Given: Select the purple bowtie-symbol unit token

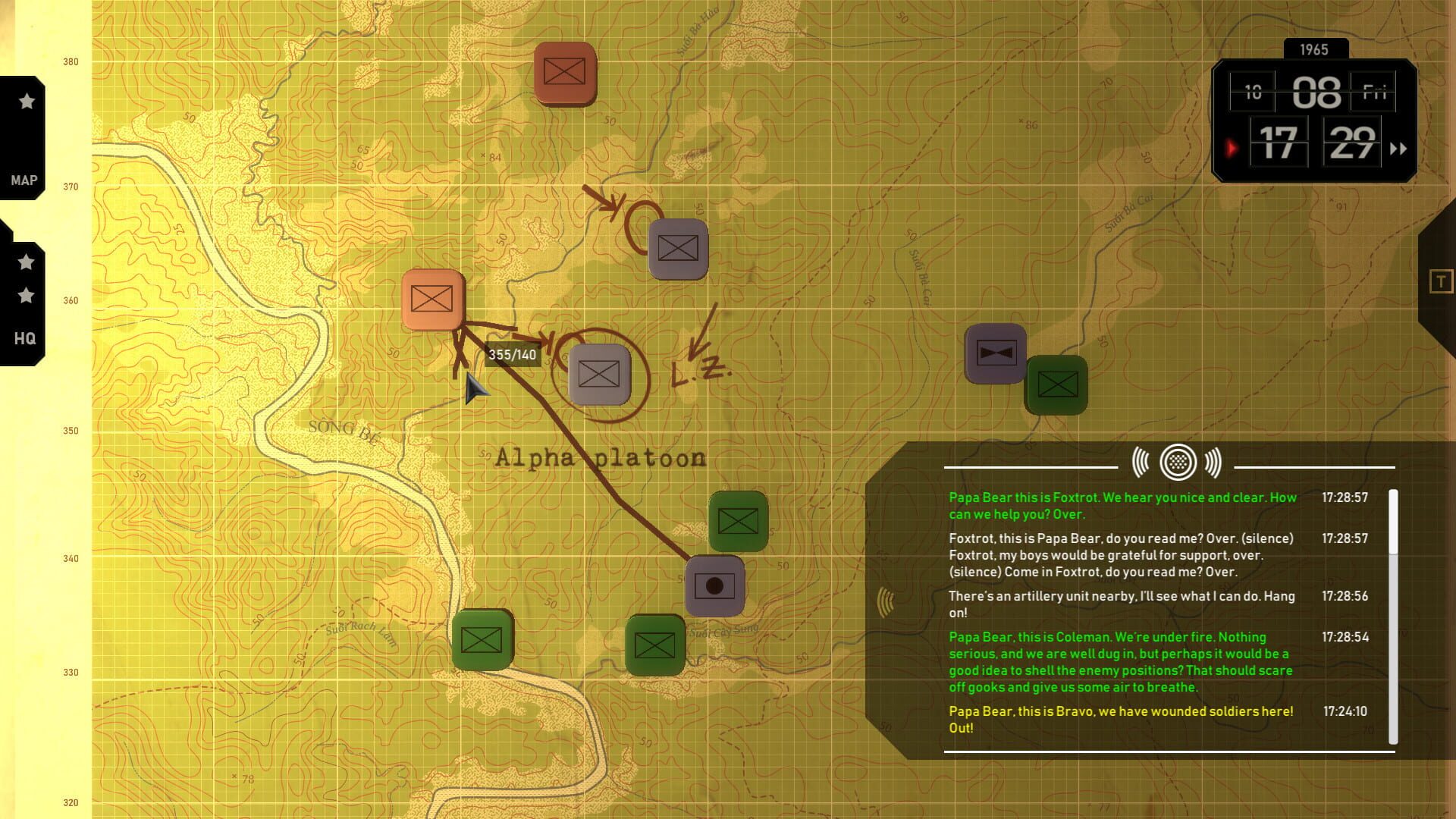Looking at the screenshot, I should point(995,353).
